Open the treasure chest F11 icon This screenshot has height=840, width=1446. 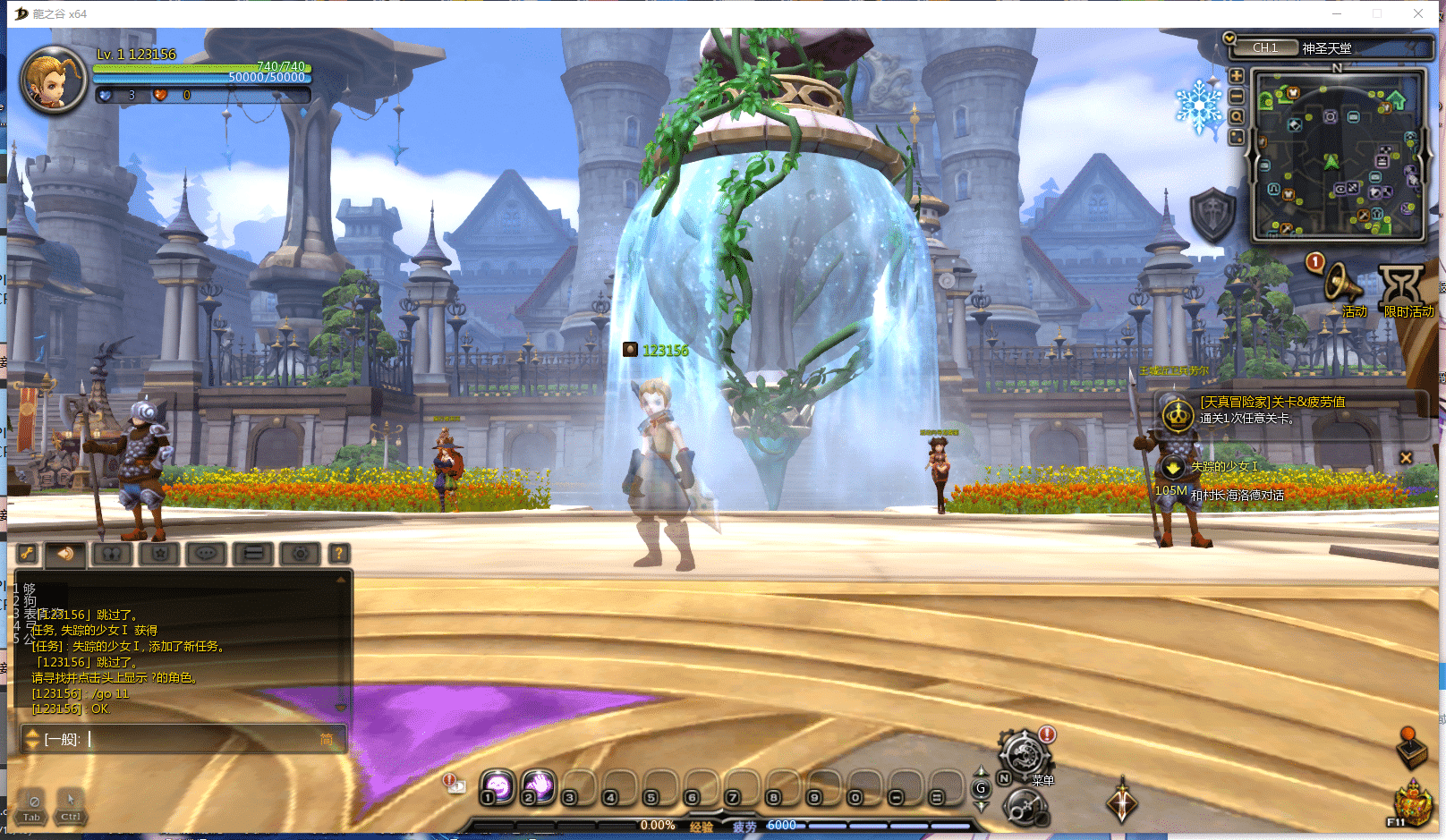[1413, 801]
